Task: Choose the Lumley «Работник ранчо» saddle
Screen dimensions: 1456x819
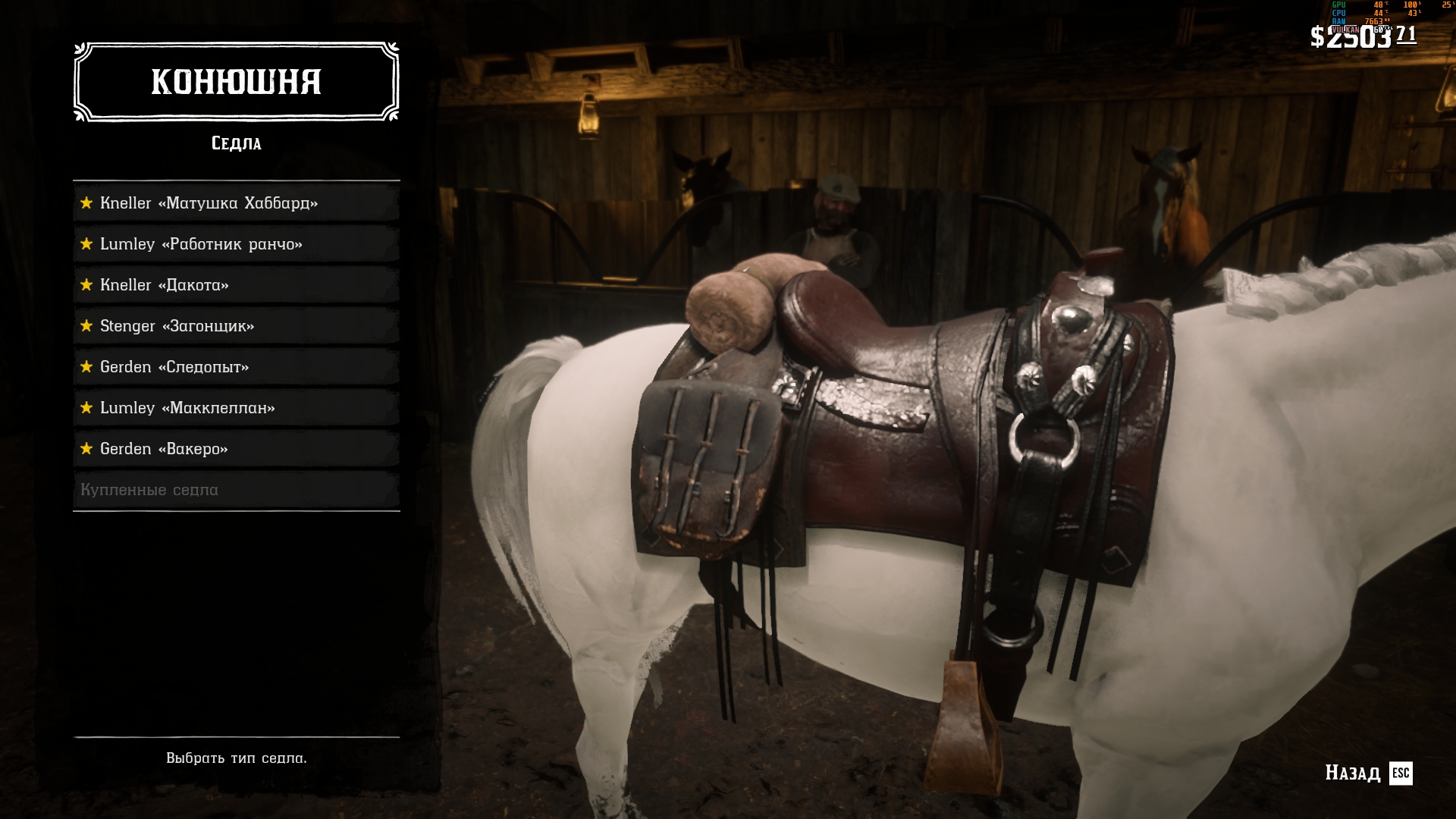Action: [x=236, y=244]
